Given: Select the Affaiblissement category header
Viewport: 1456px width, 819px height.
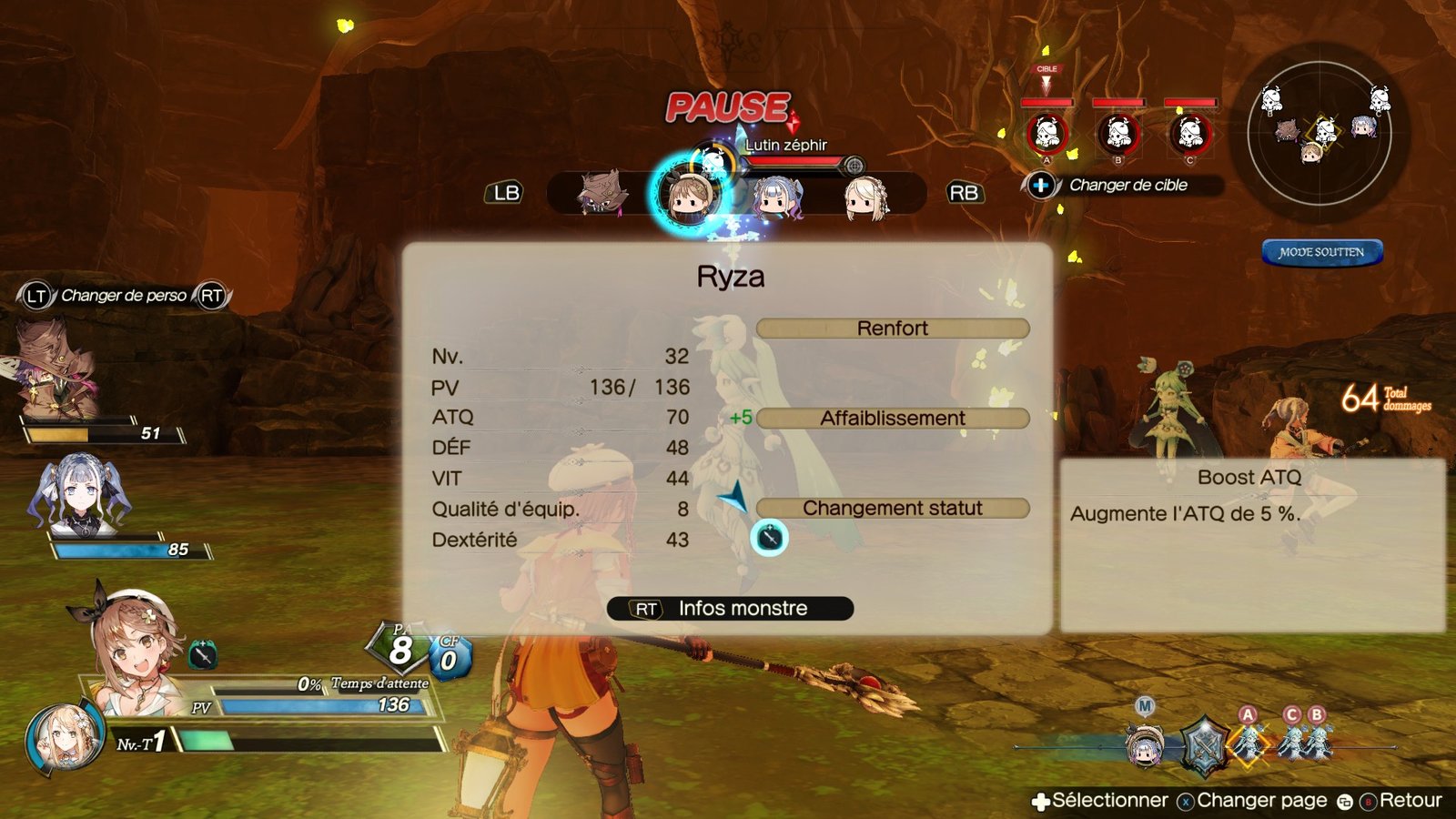Looking at the screenshot, I should pyautogui.click(x=892, y=419).
